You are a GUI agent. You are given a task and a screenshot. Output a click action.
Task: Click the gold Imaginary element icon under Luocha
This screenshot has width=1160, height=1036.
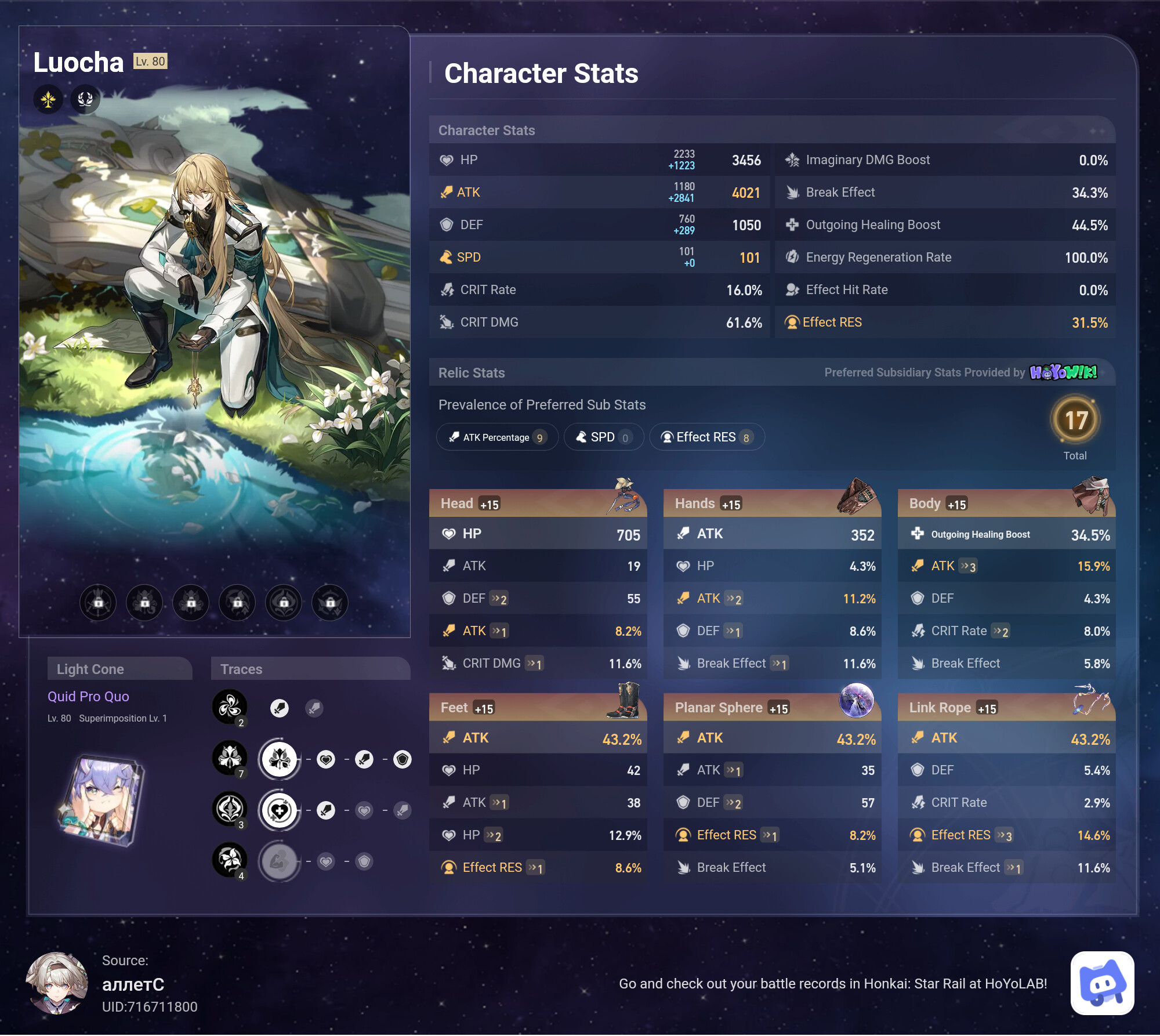(x=48, y=99)
